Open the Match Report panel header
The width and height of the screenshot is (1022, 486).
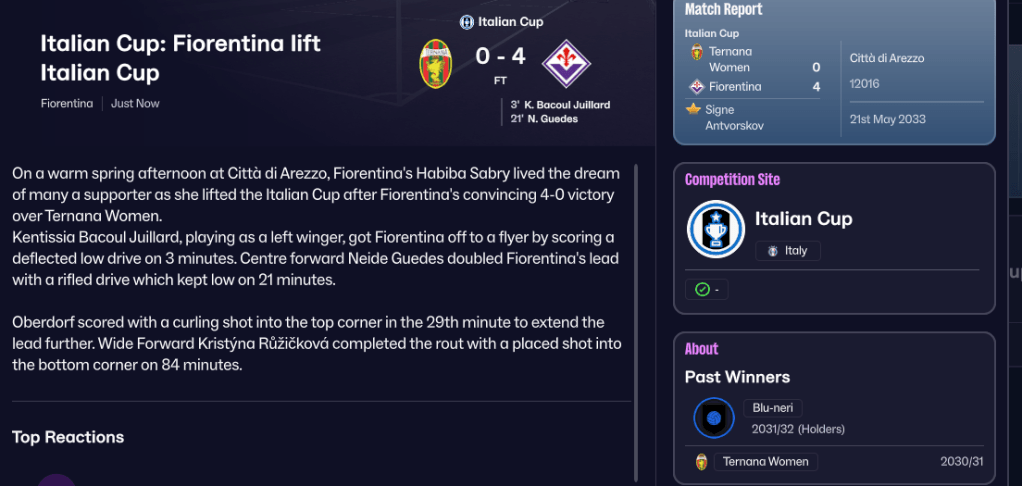pos(723,10)
